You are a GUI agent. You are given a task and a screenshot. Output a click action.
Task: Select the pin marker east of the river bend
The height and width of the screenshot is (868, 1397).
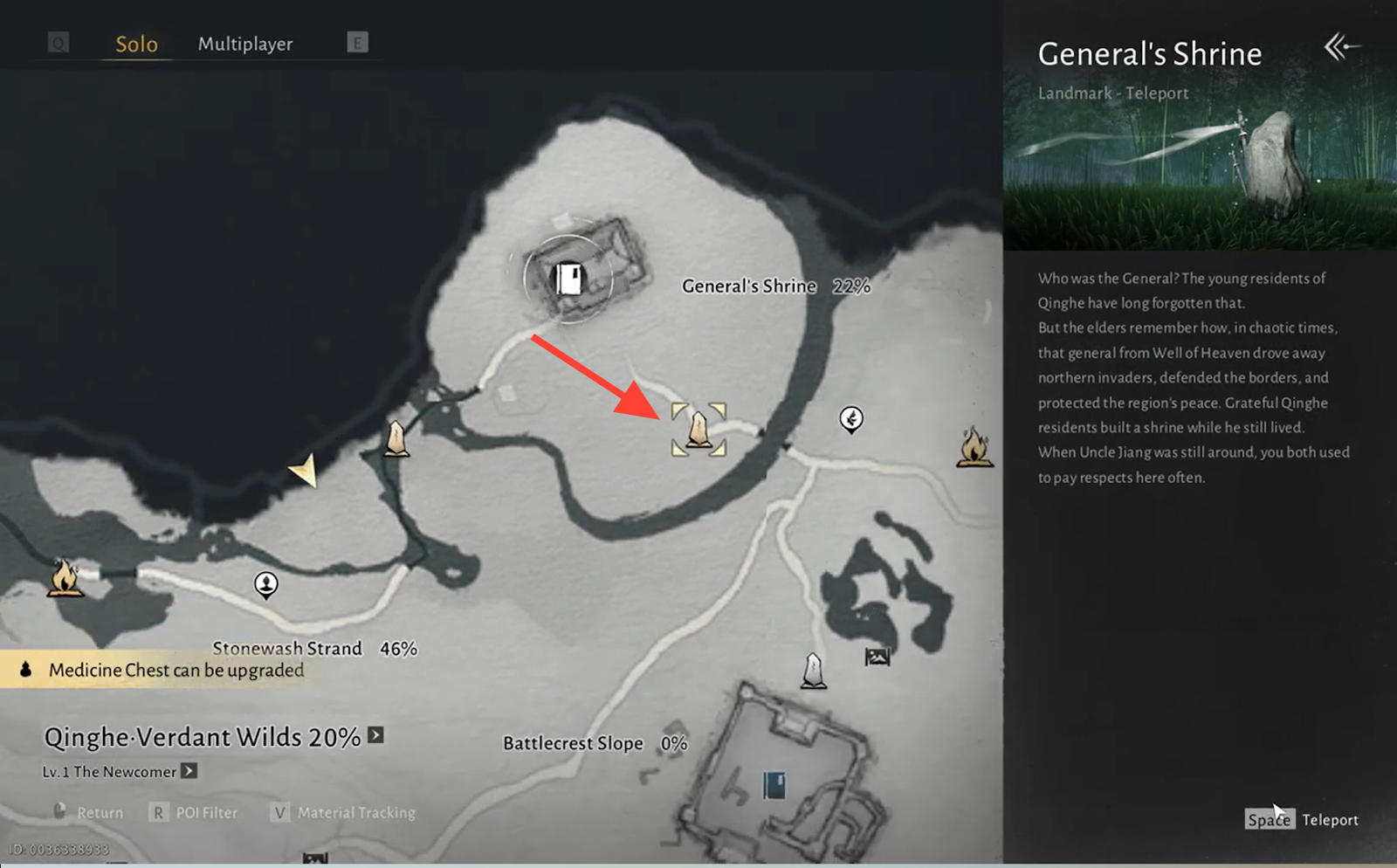coord(851,419)
